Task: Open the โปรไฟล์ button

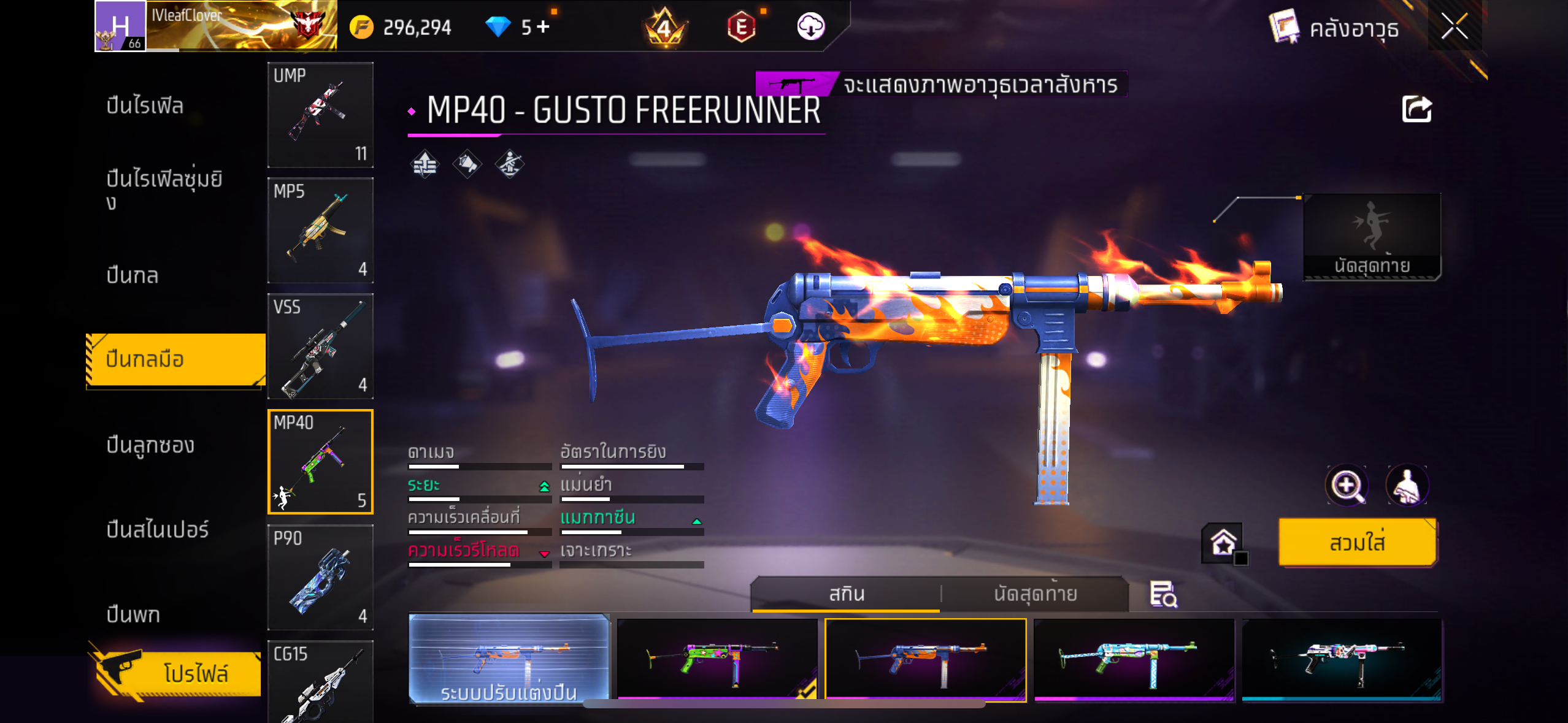Action: [179, 673]
